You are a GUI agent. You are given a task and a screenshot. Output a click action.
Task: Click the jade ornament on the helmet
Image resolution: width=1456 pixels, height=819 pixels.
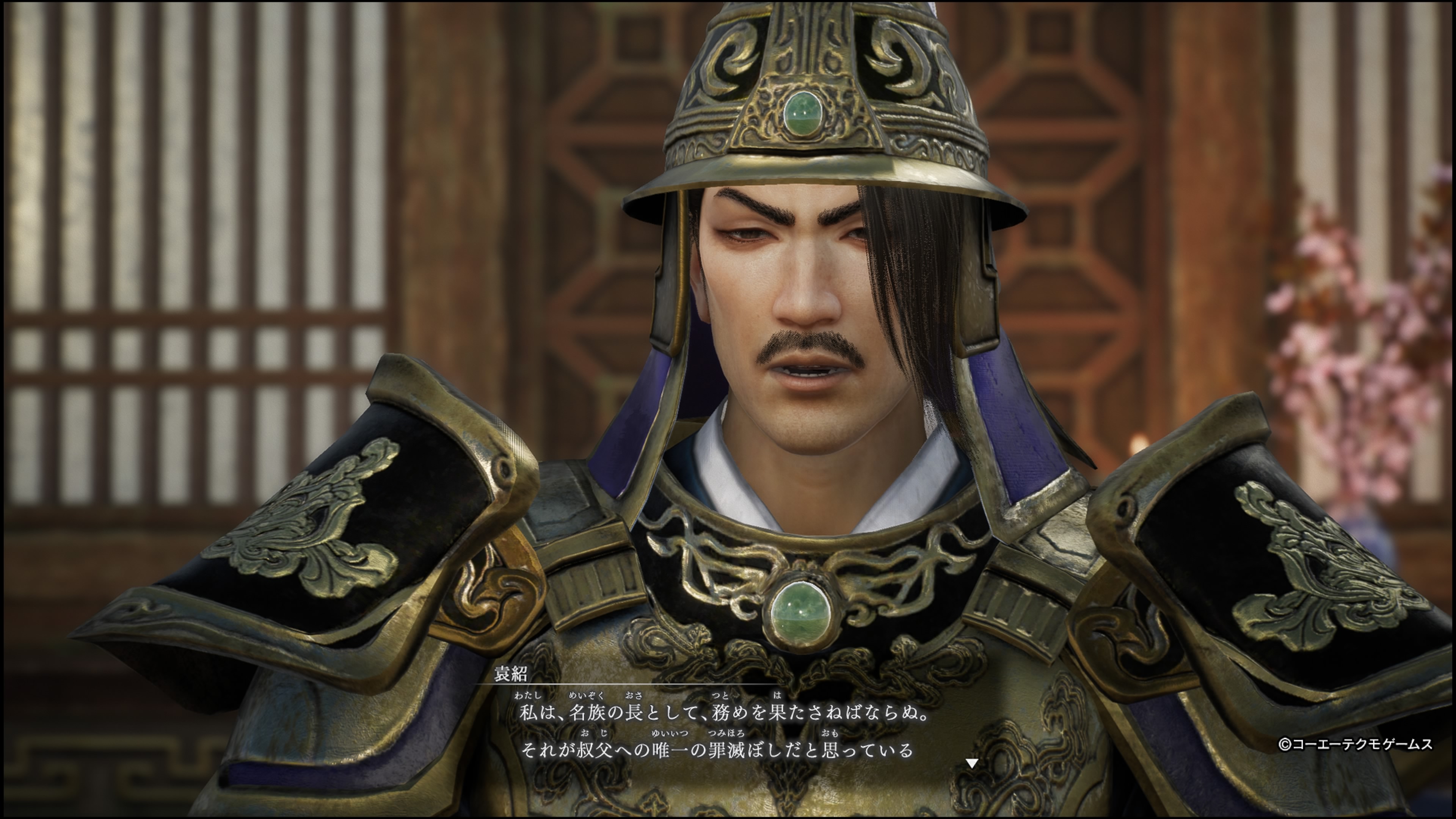click(805, 113)
